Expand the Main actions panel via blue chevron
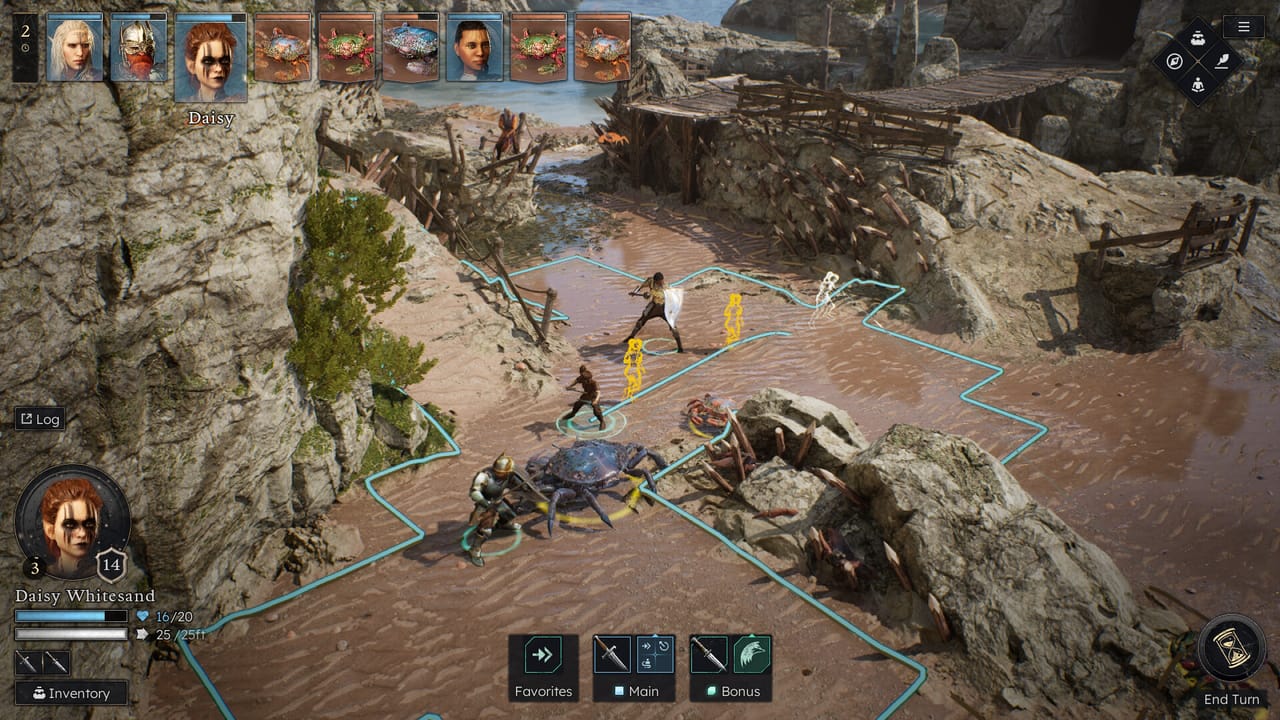 [x=655, y=635]
